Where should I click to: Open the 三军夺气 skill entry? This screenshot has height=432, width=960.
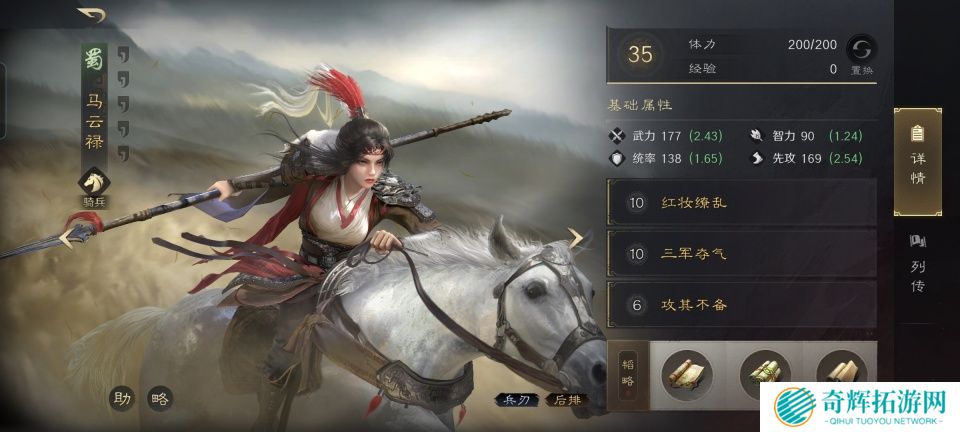coord(741,254)
